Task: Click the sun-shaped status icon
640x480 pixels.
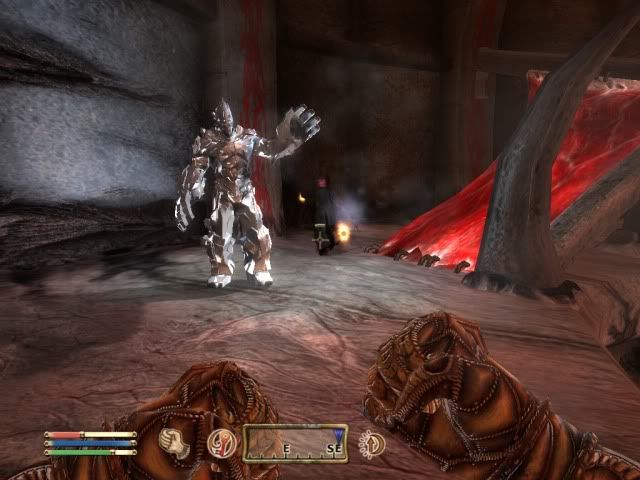Action: [373, 443]
